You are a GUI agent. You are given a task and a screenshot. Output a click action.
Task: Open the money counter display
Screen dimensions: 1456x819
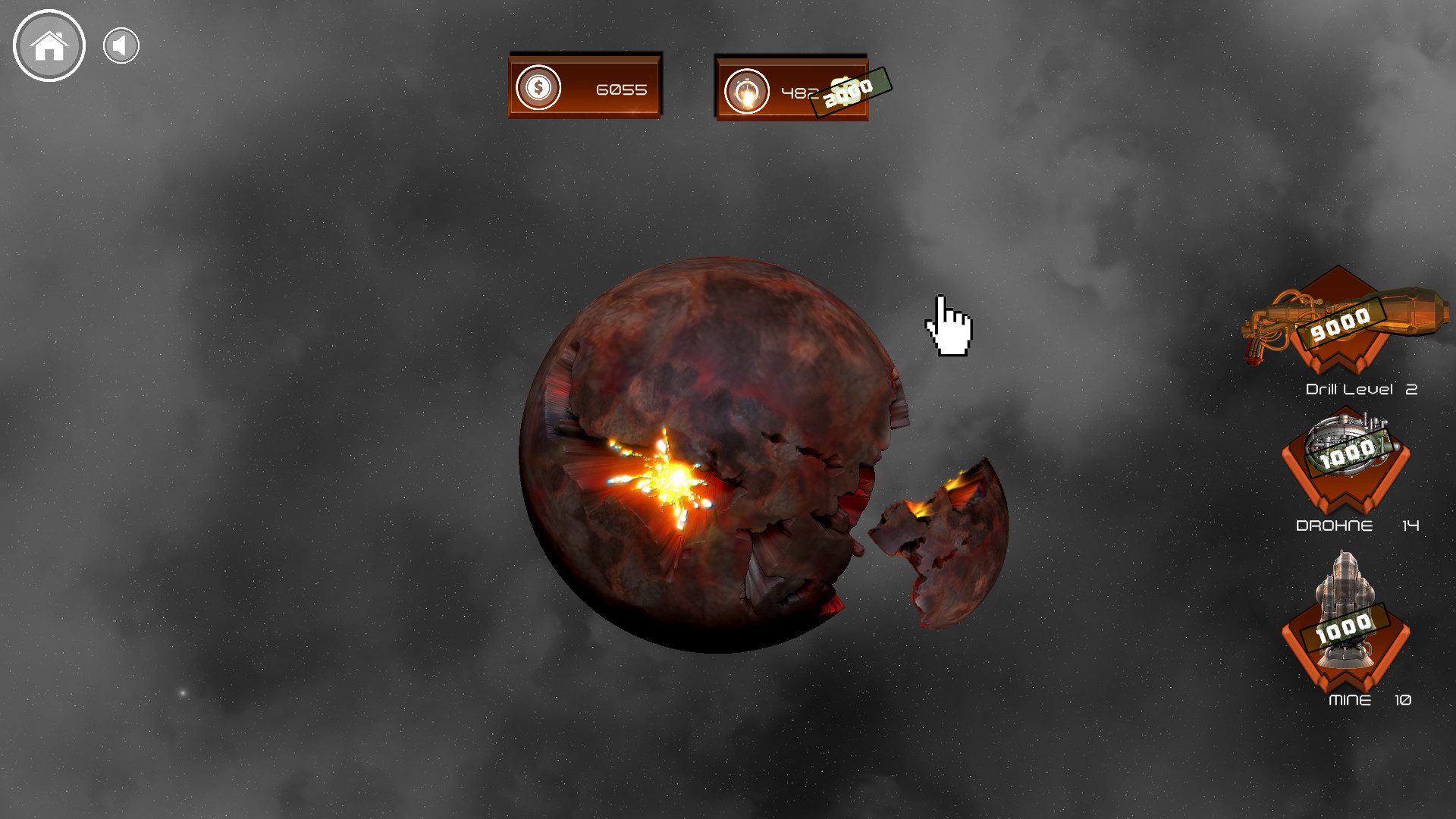pos(584,86)
